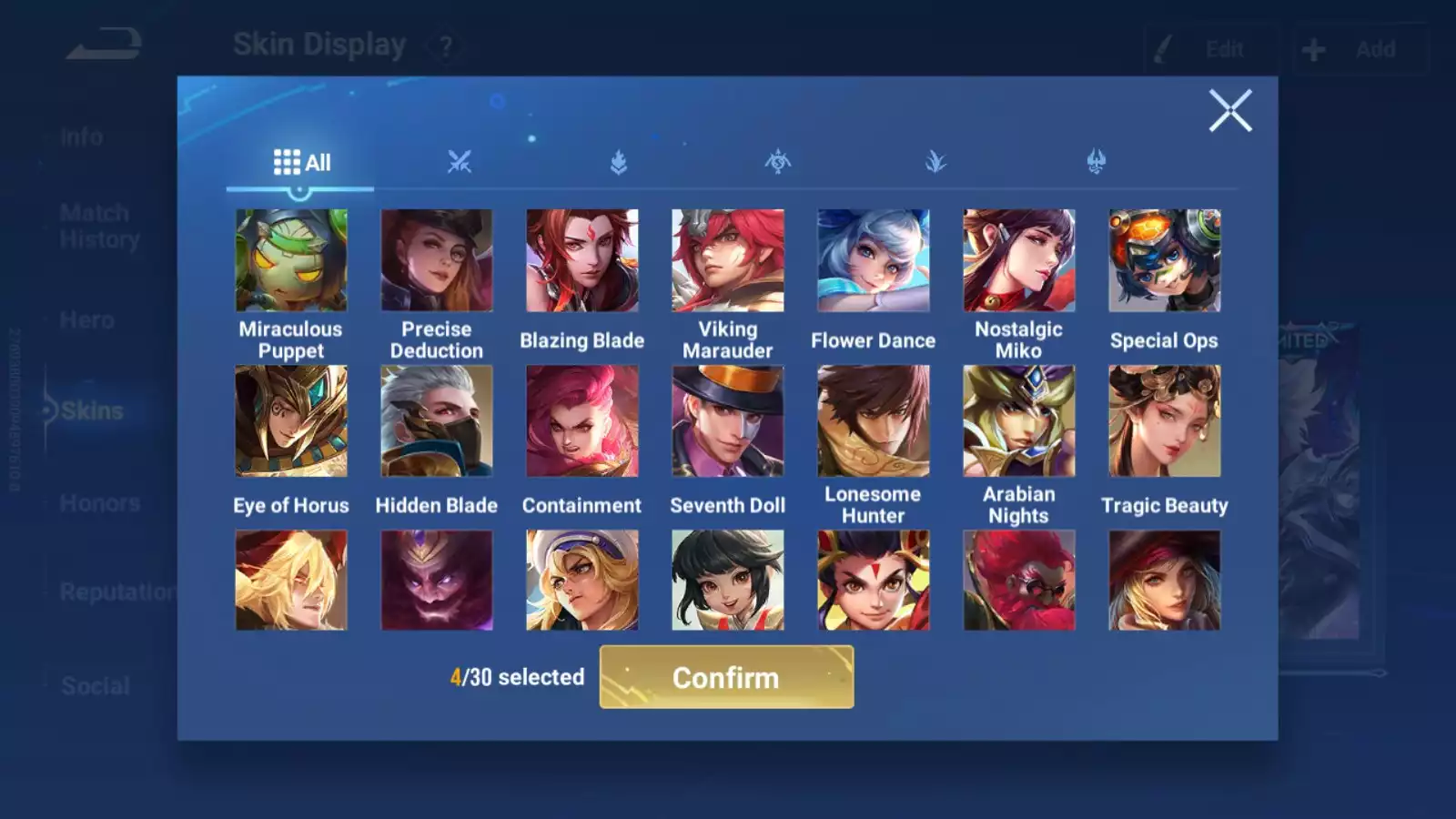This screenshot has width=1456, height=819.
Task: Select the Miraculous Puppet skin
Action: coord(291,261)
